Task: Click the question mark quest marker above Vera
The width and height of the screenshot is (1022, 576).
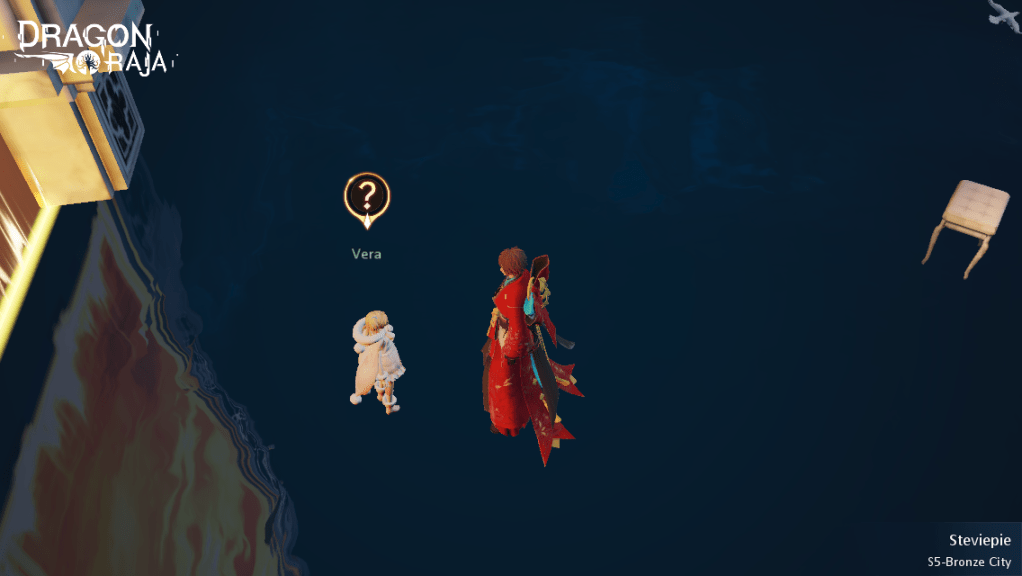Action: point(367,198)
